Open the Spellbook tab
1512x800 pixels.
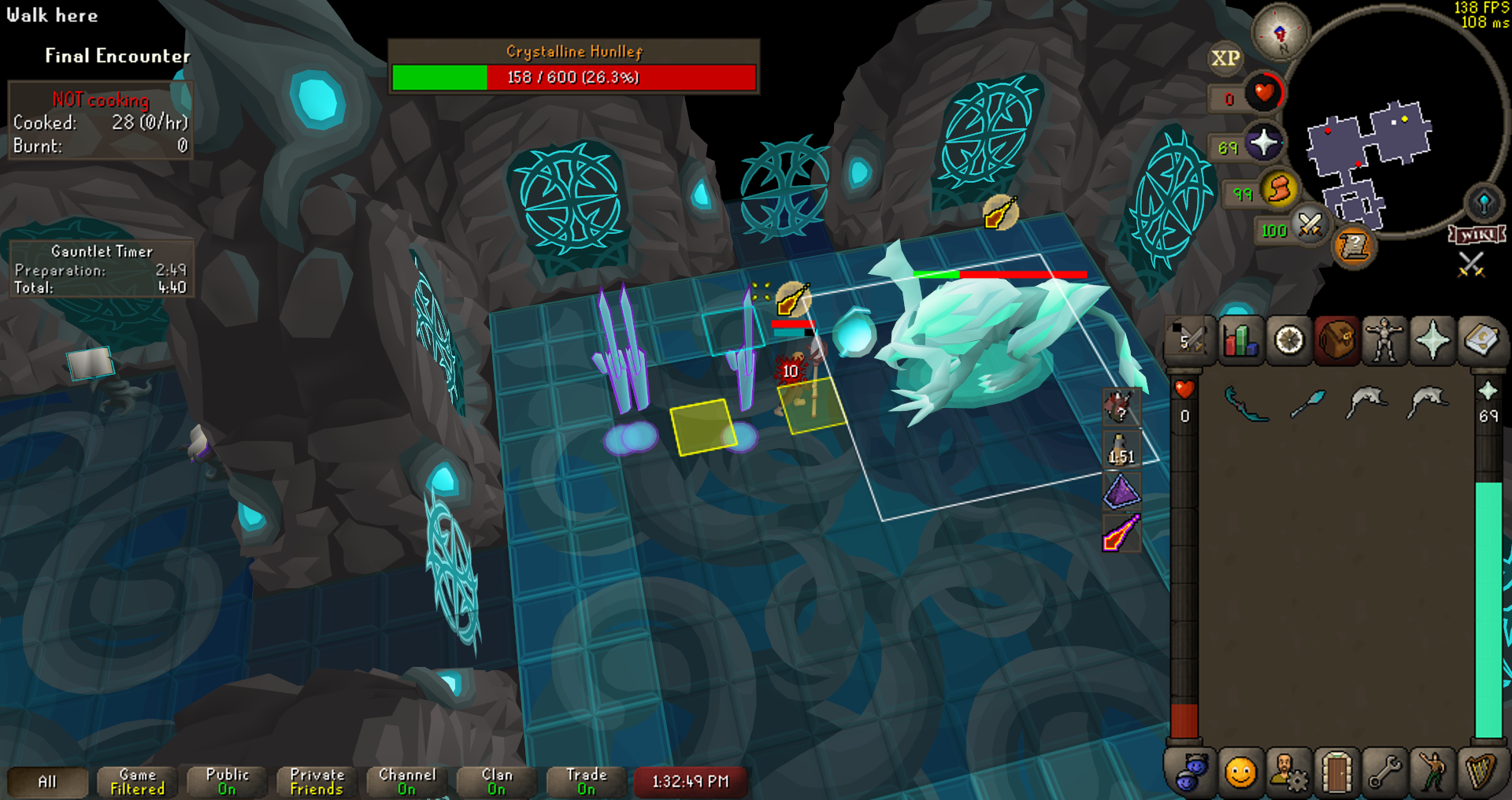(1480, 341)
